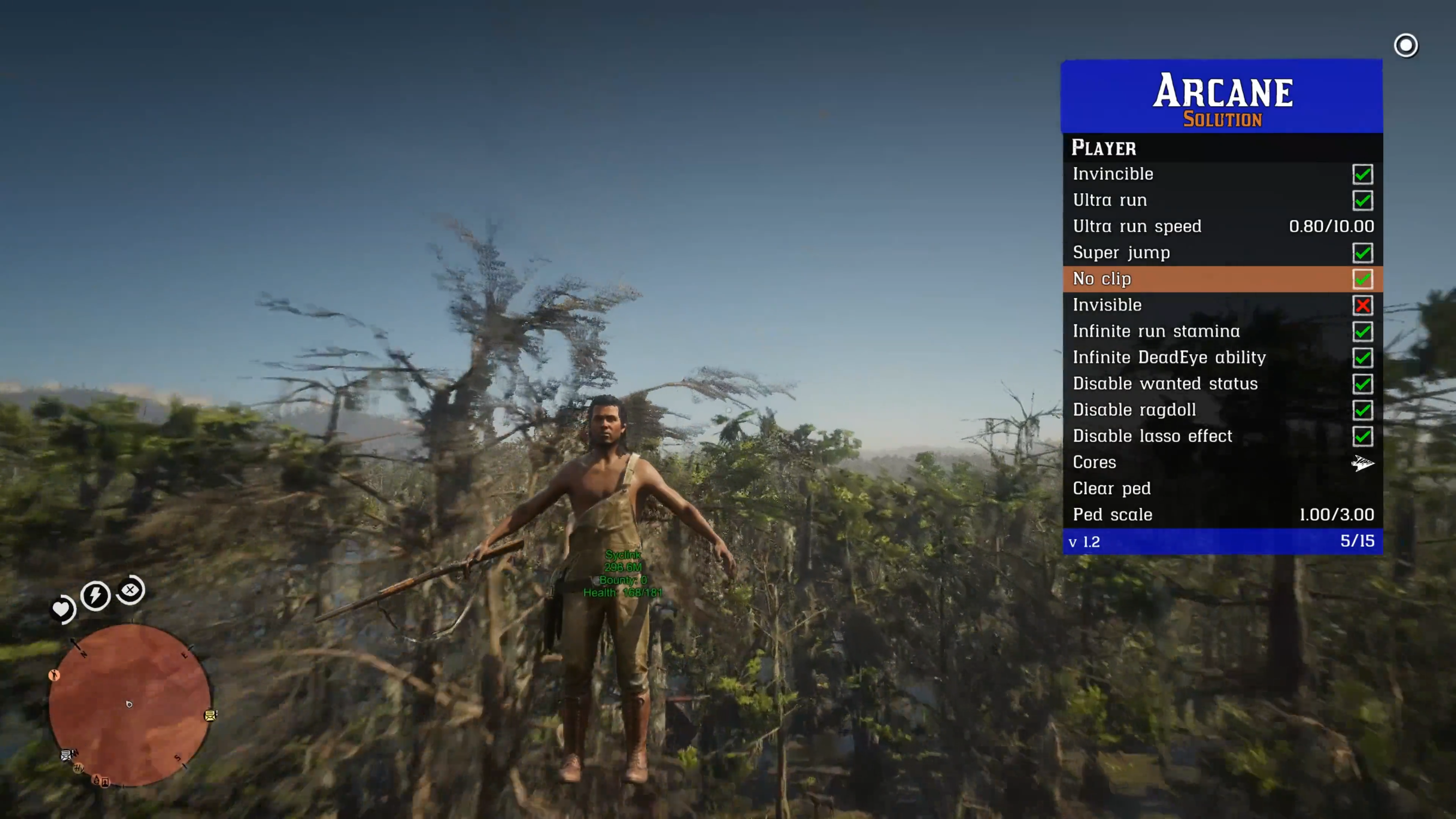The width and height of the screenshot is (1456, 819).
Task: Toggle Disable wanted status
Action: click(1362, 384)
